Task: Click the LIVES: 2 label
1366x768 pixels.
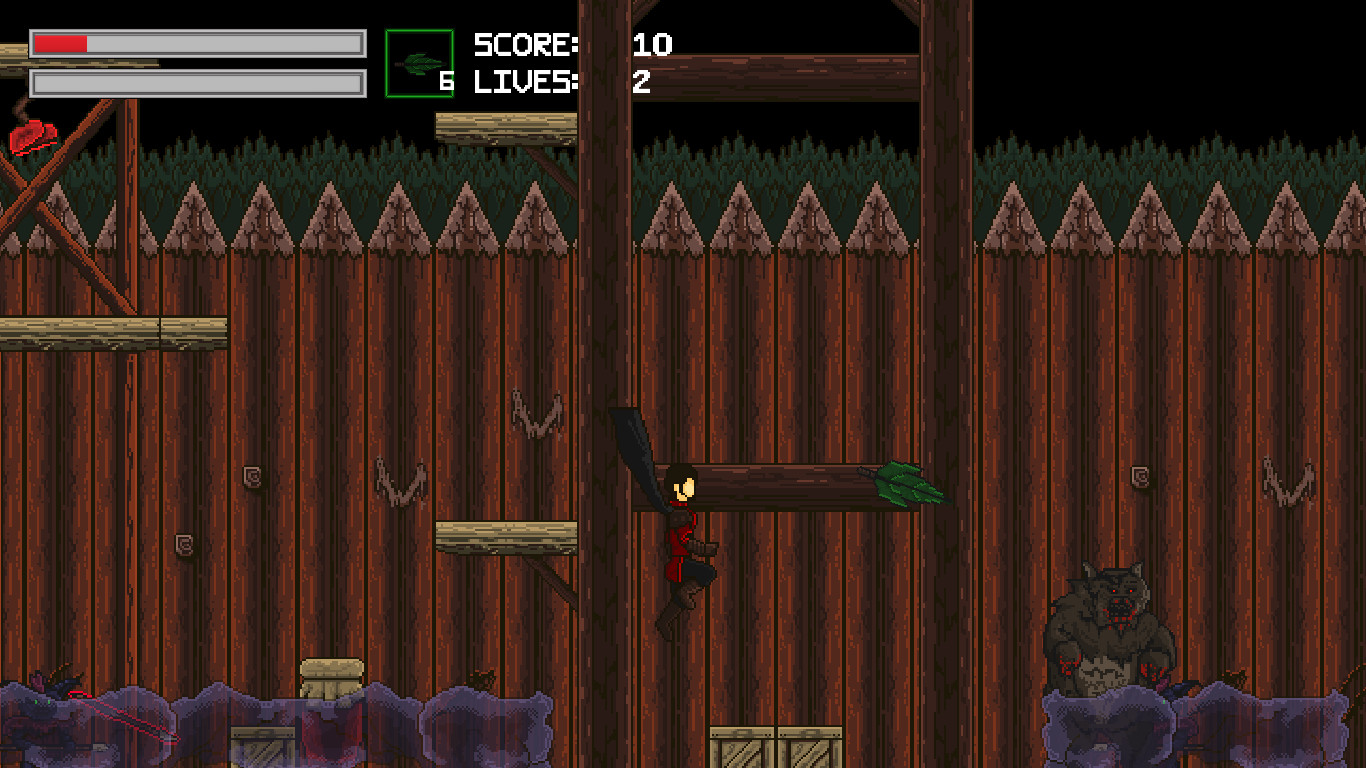Action: pos(555,83)
